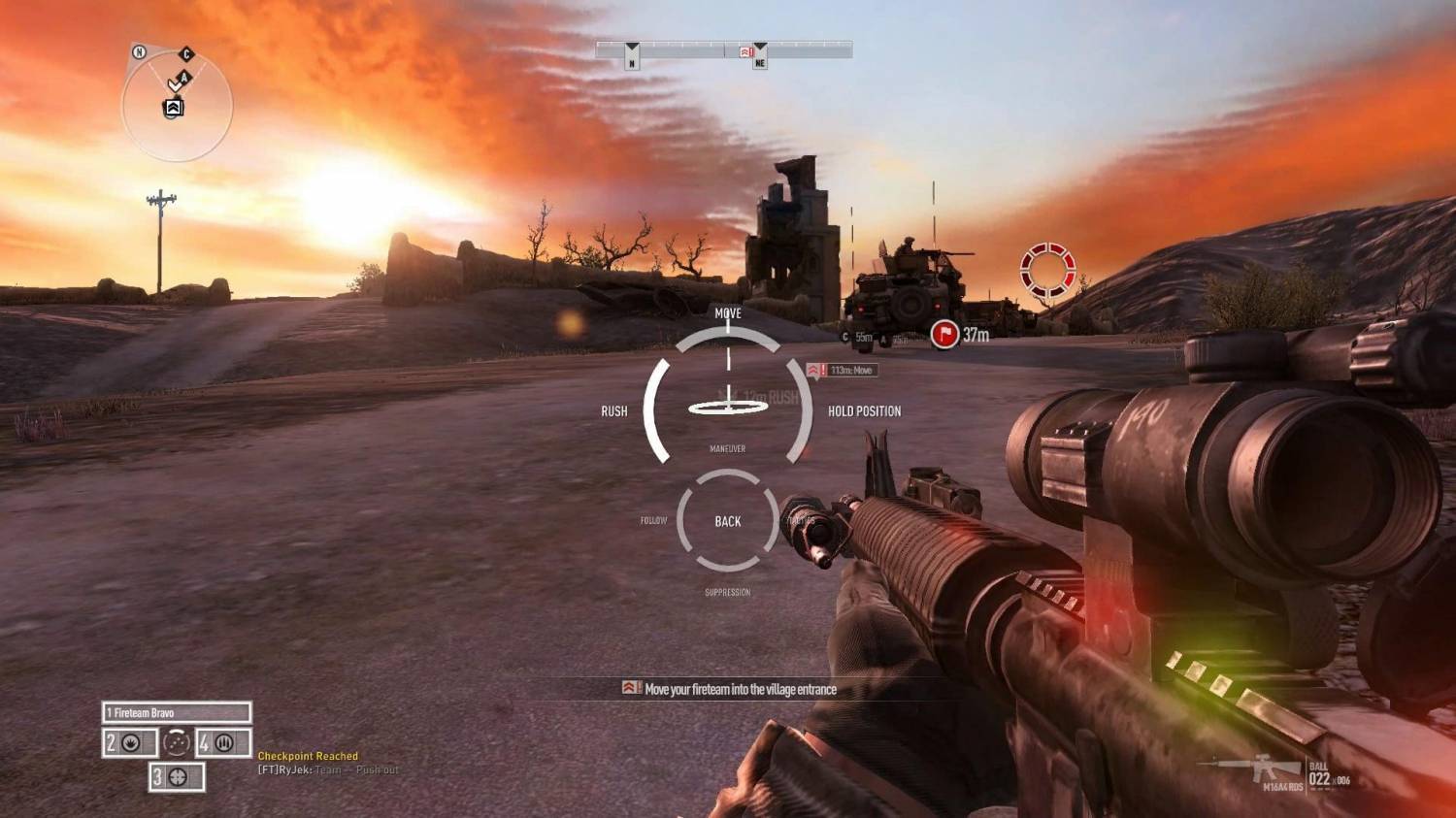Click the compass heading strip

(723, 49)
